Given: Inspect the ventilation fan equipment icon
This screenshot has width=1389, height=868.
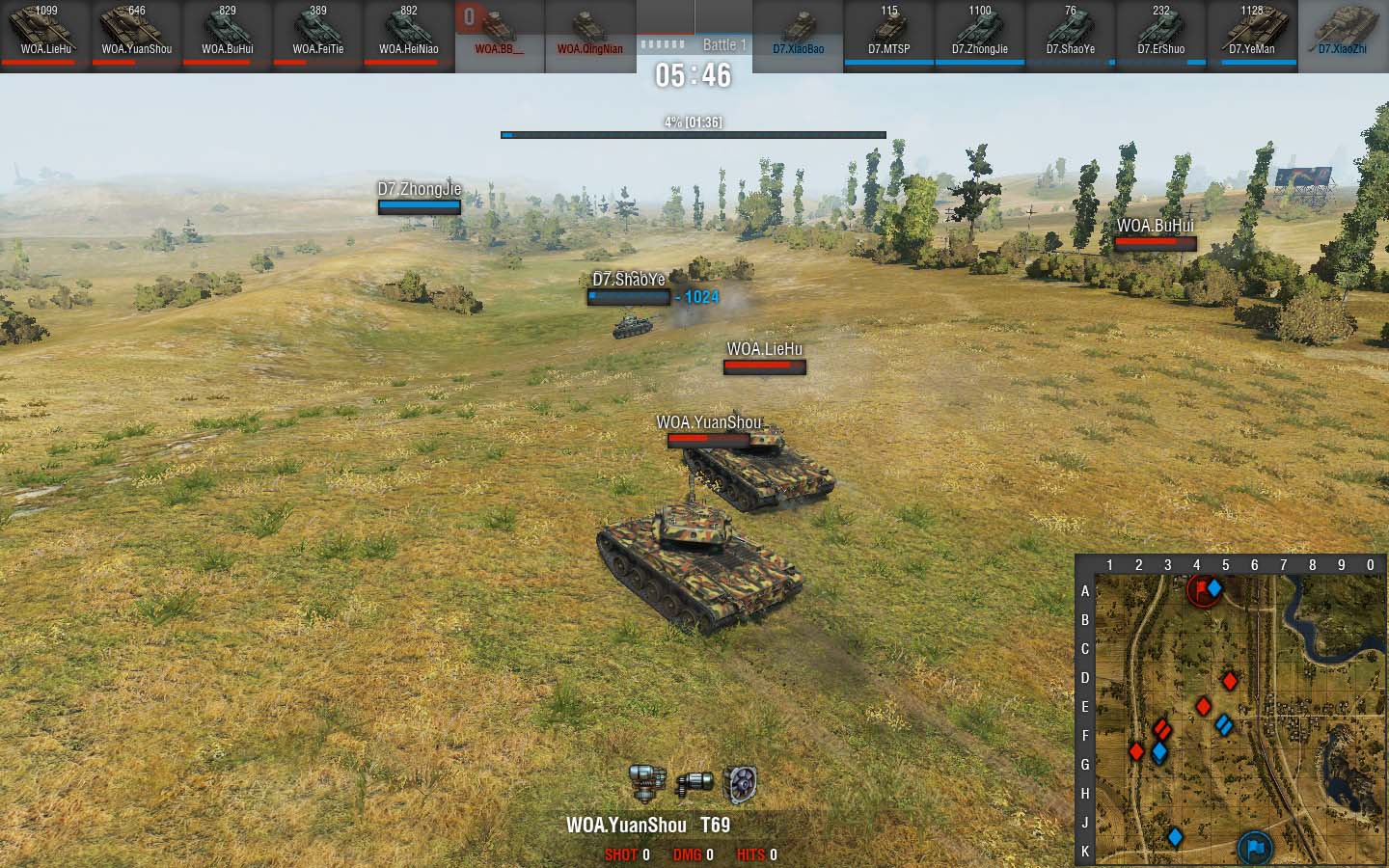Looking at the screenshot, I should click(x=740, y=784).
